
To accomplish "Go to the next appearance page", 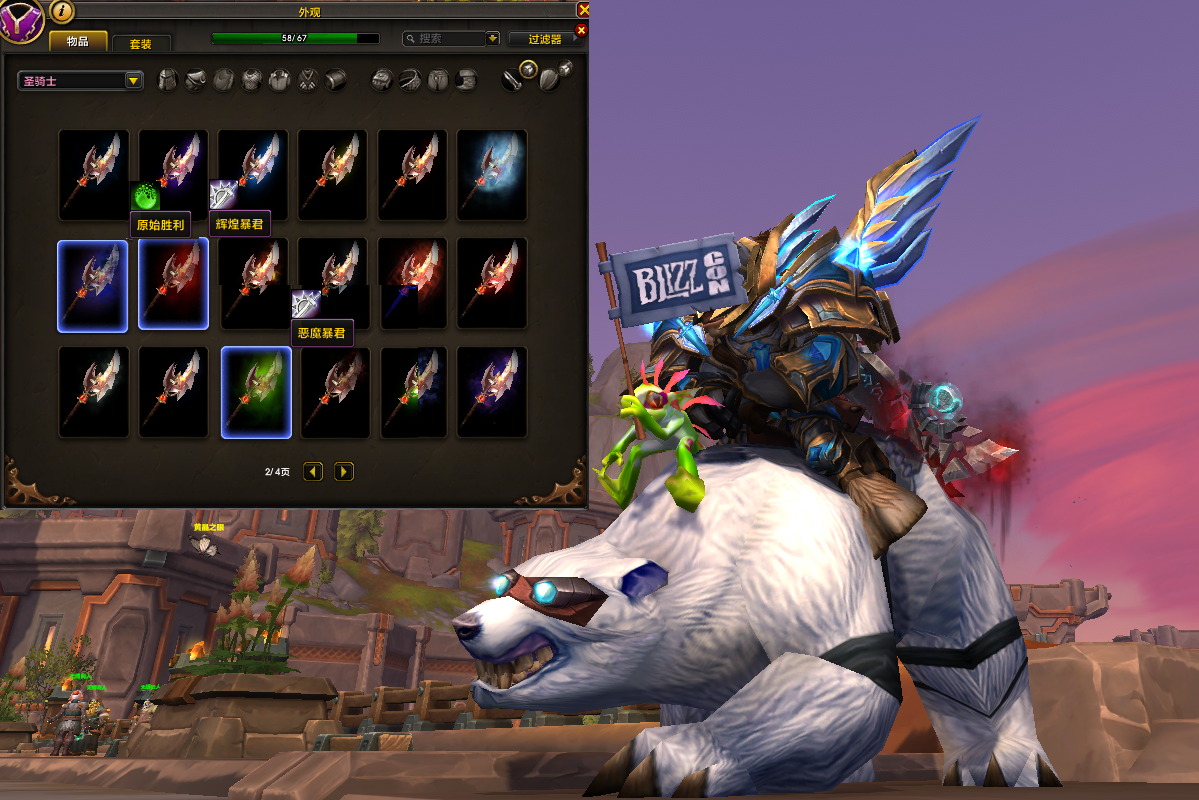I will pos(344,471).
